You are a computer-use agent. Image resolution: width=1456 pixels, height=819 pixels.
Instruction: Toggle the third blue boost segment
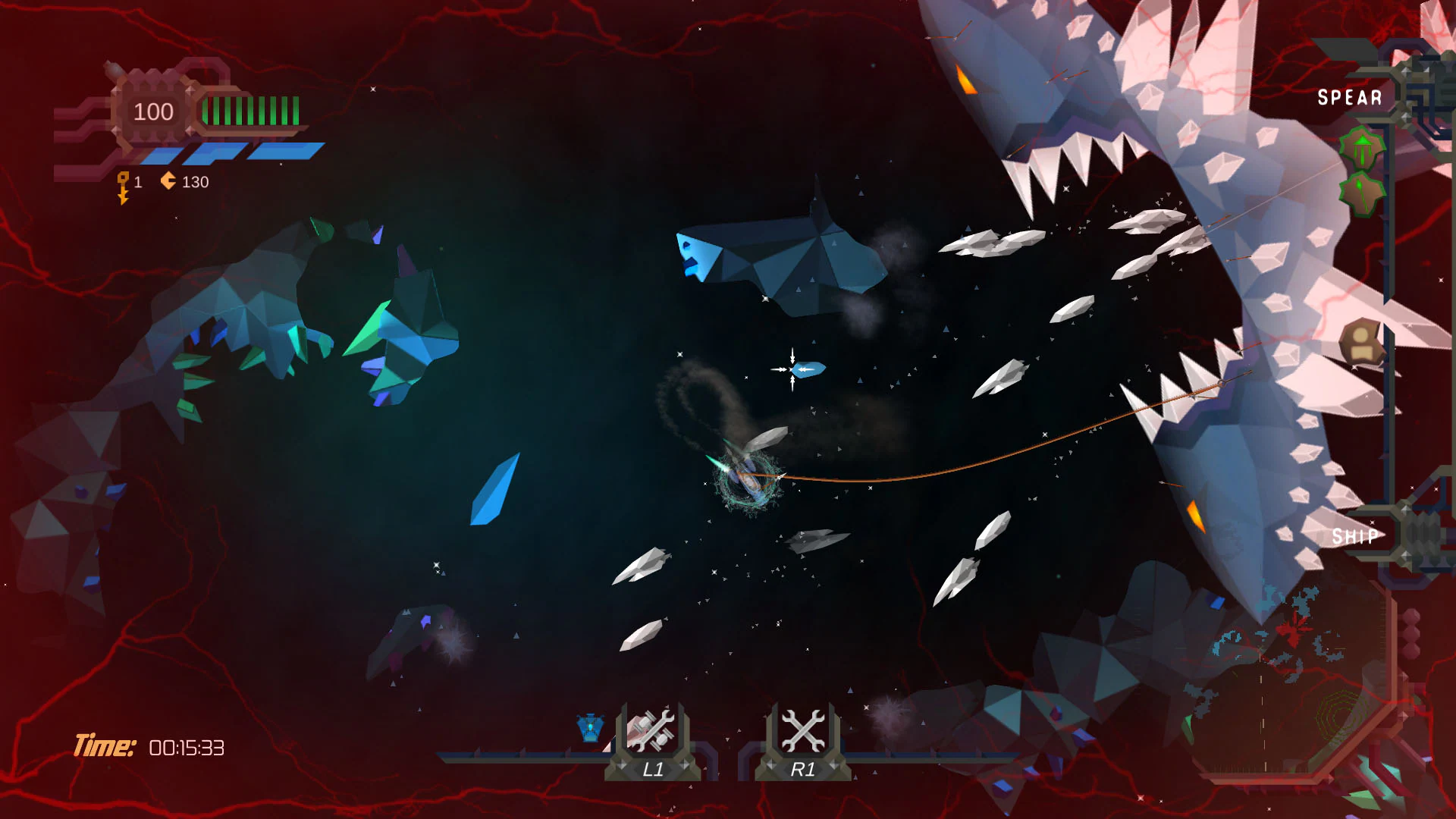(283, 152)
